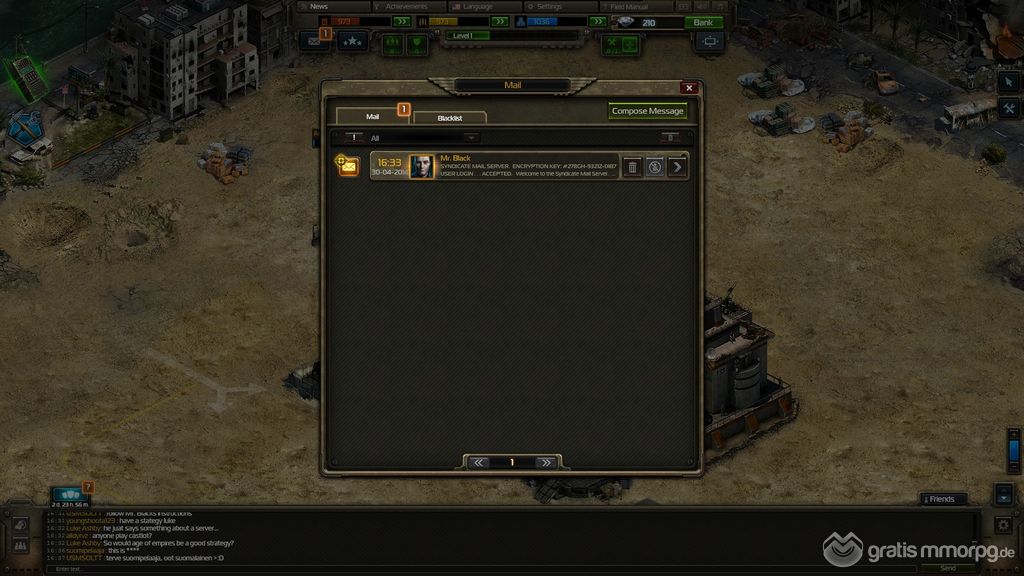Switch to the Blacklist tab

(x=450, y=118)
